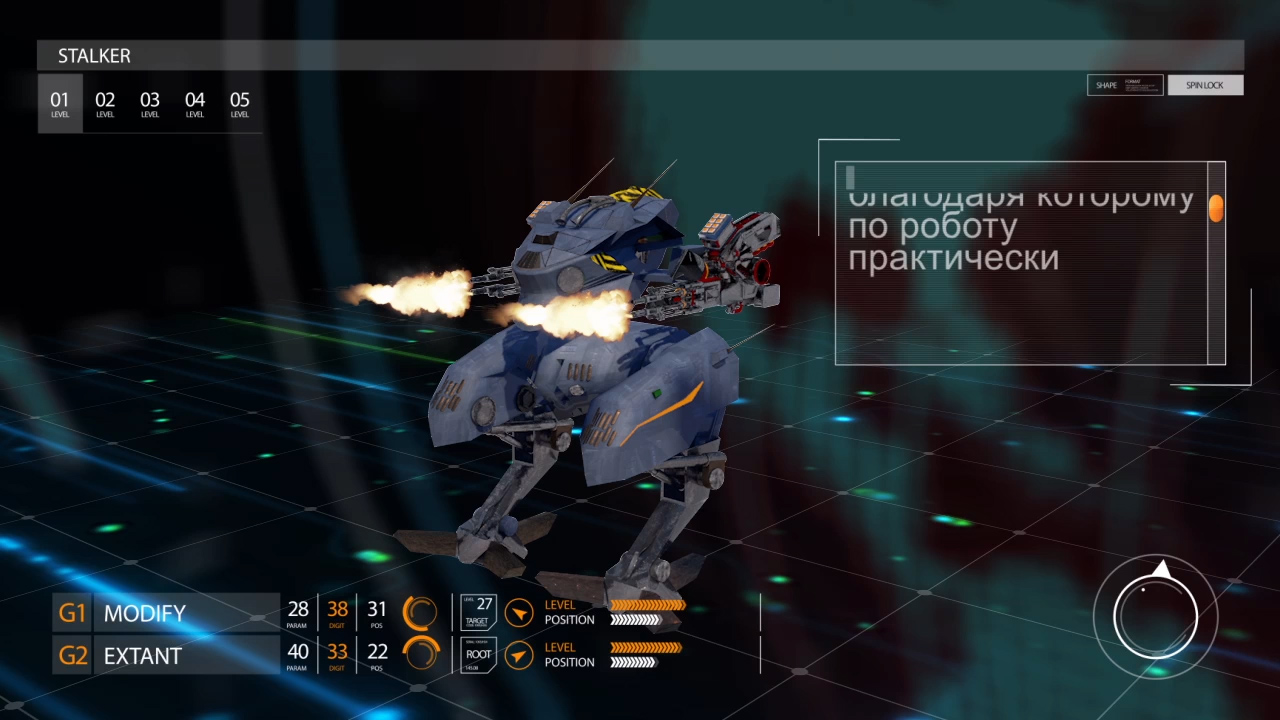Switch to the 05 level tab

coord(240,103)
